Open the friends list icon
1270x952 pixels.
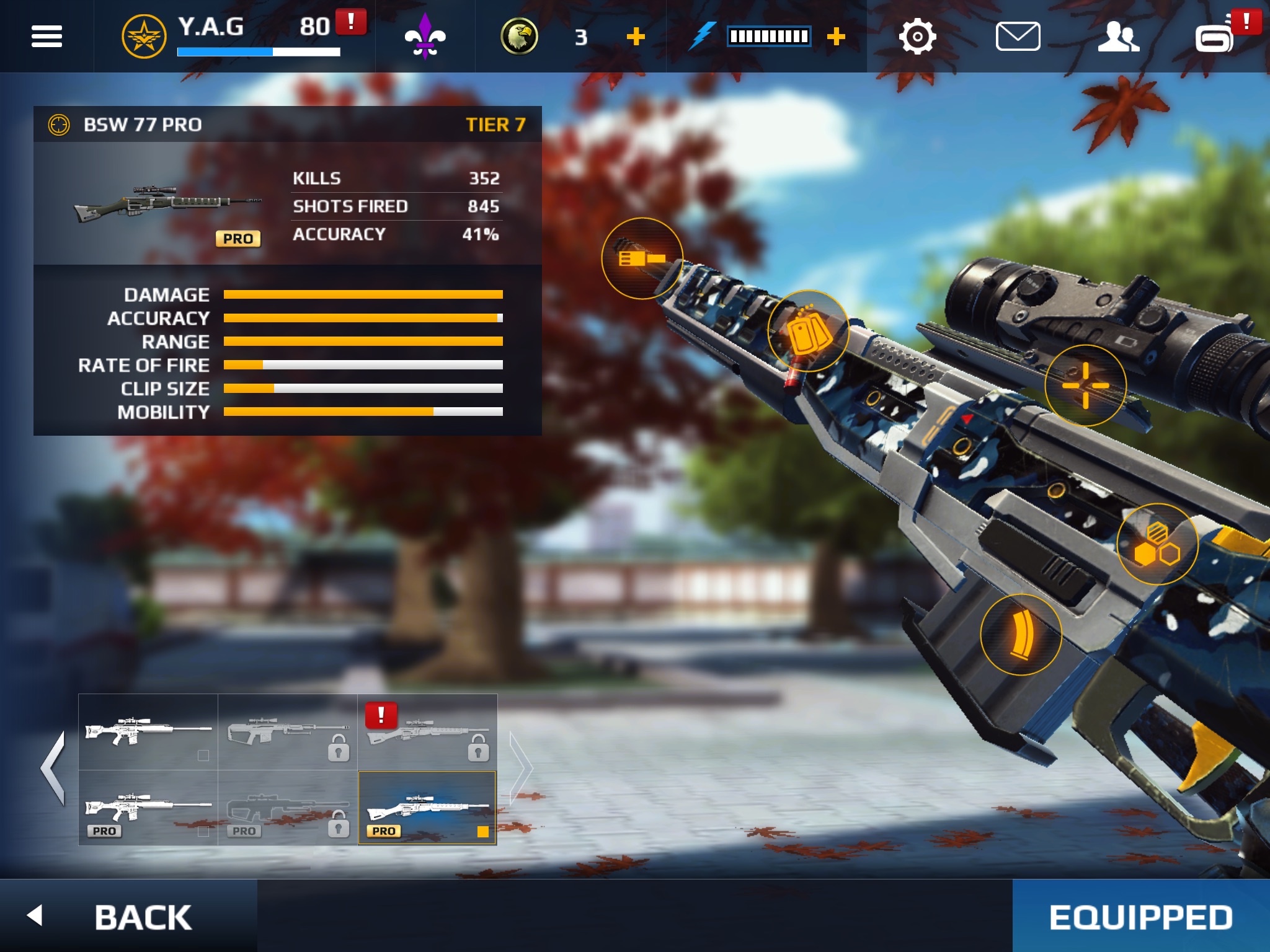click(x=1118, y=37)
